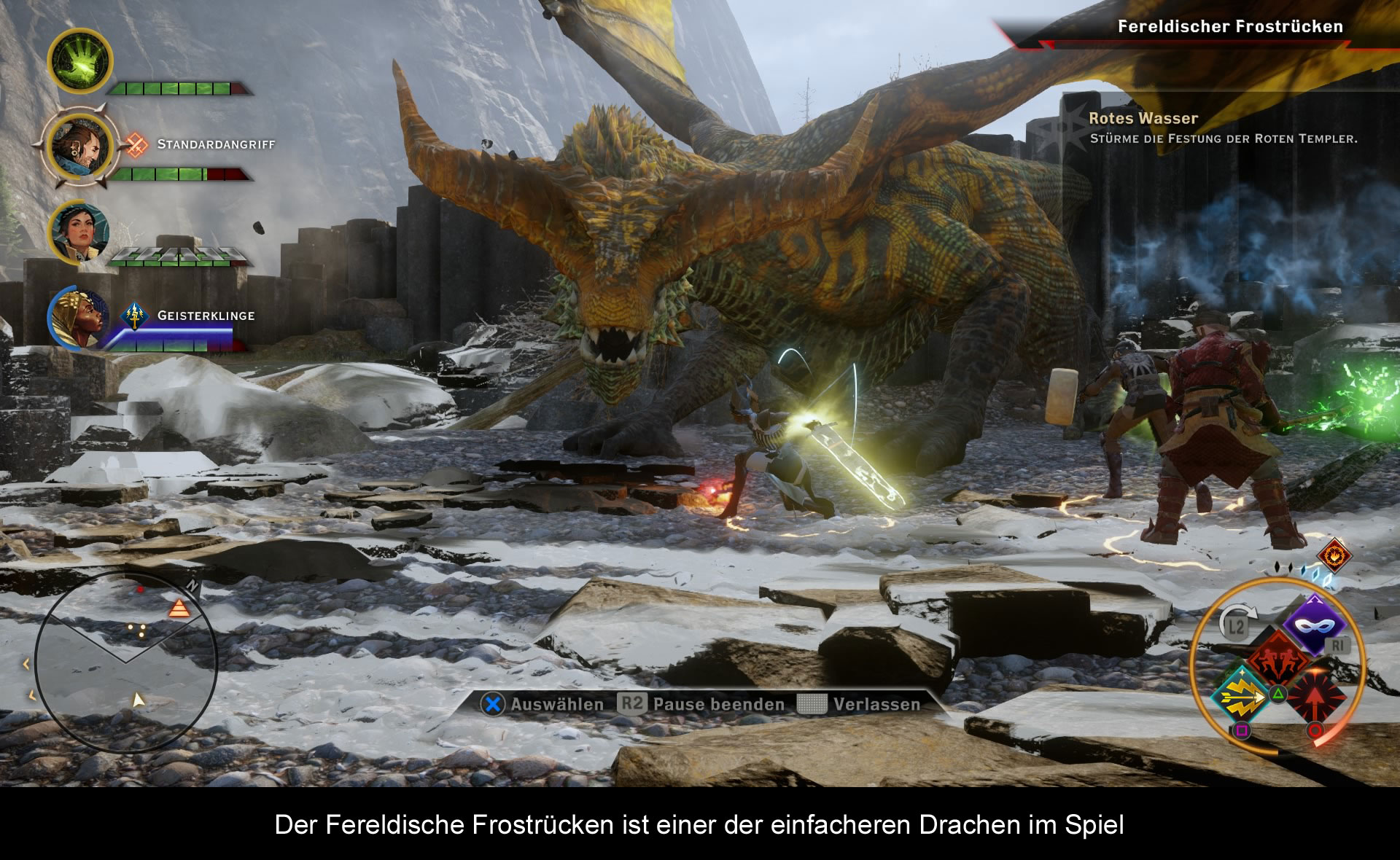Click the flaming ring focus icon
The image size is (1400, 860).
pos(1334,555)
